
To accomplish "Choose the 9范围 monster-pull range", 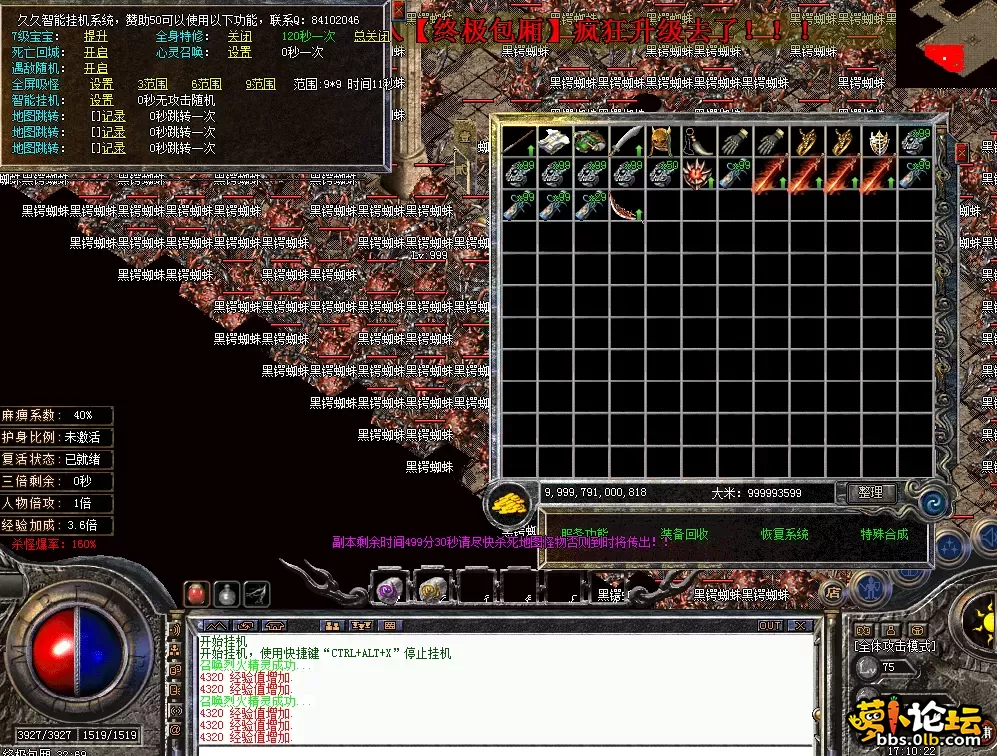I will click(260, 84).
